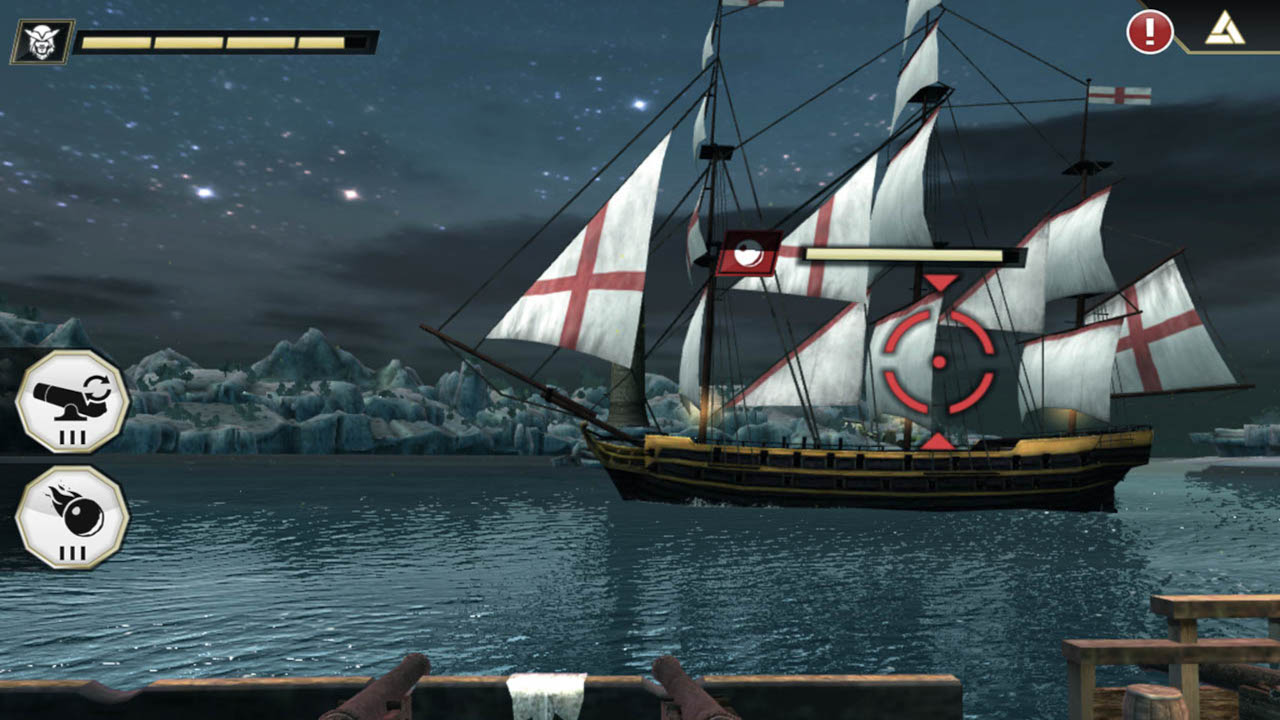Open the red exclamation alert
Image resolution: width=1280 pixels, height=720 pixels.
coord(1149,32)
